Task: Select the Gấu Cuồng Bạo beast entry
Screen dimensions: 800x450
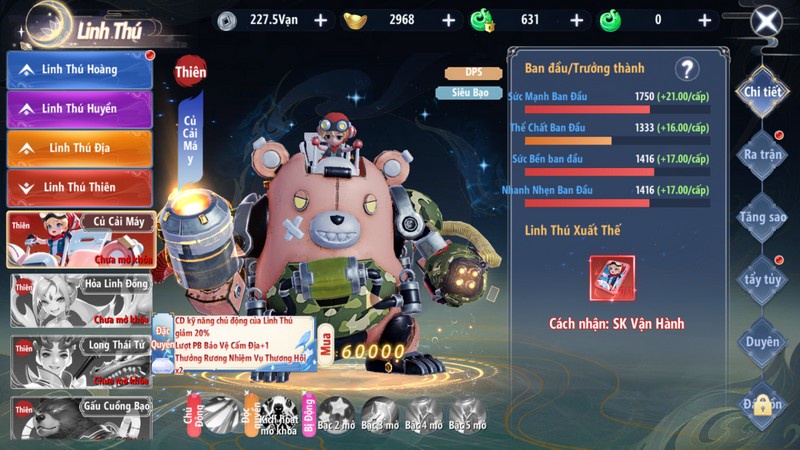Action: pyautogui.click(x=80, y=418)
